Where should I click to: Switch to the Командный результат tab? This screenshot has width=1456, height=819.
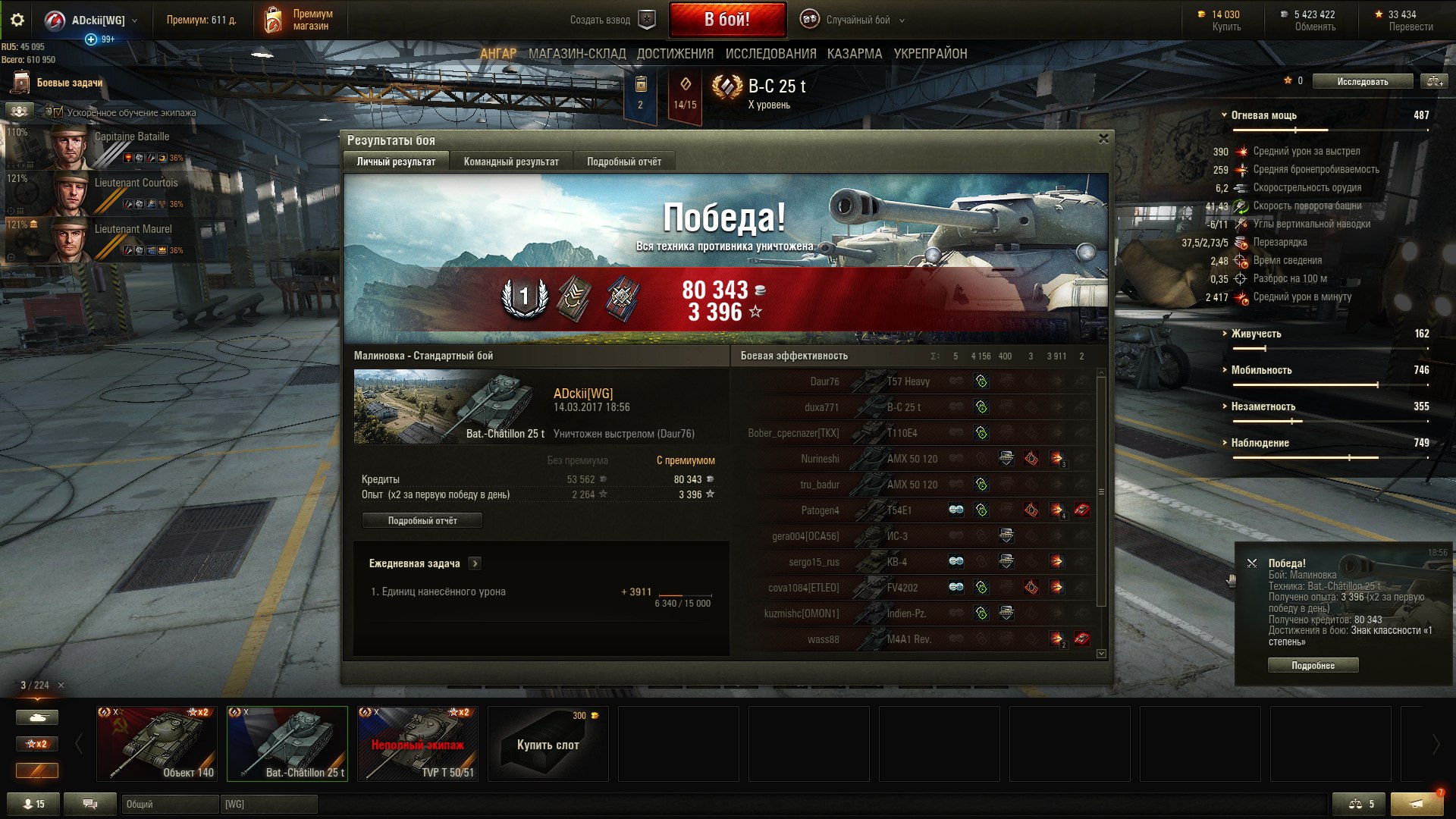pyautogui.click(x=510, y=162)
